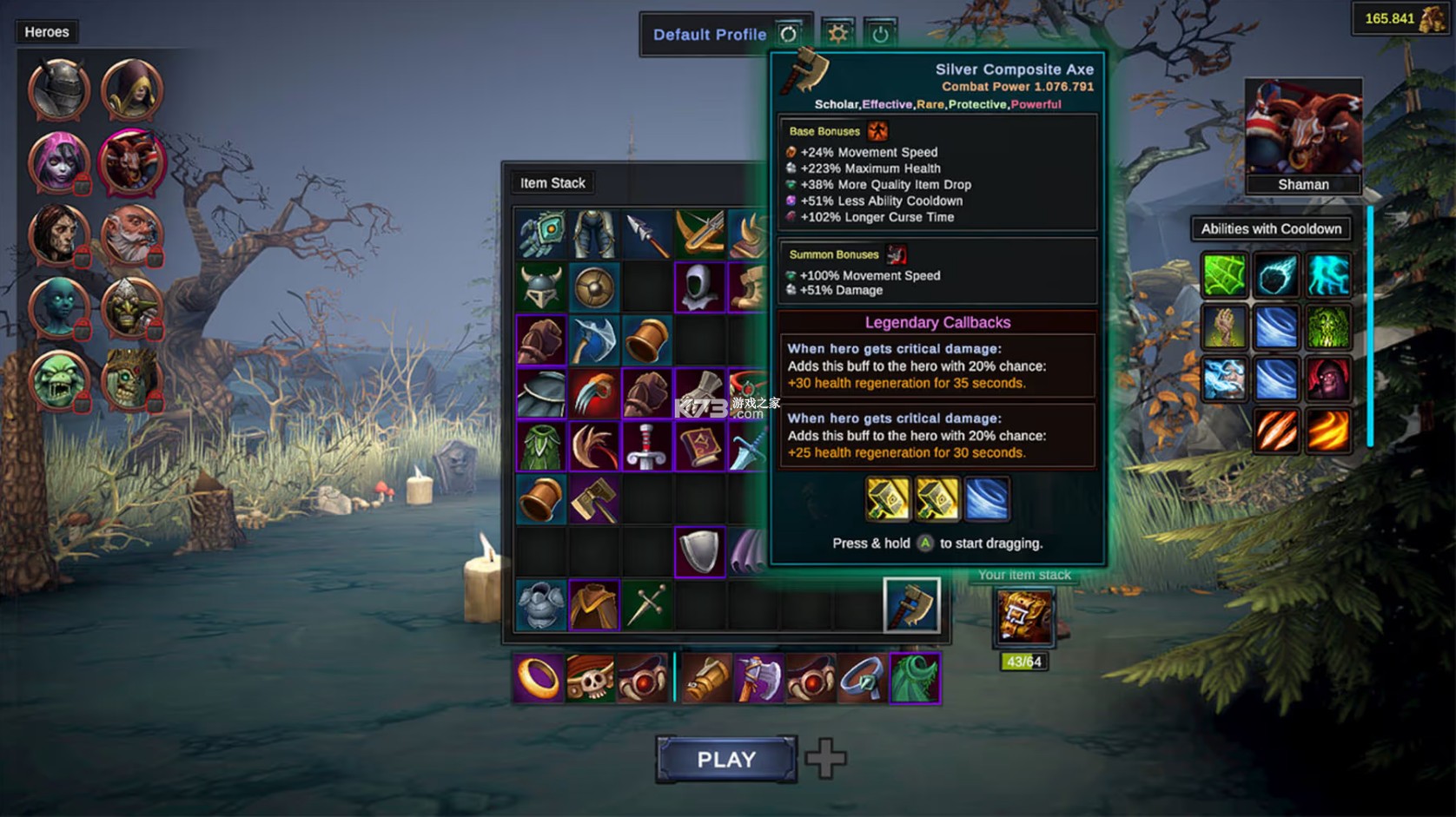Click the Shaman hero portrait
The width and height of the screenshot is (1456, 817).
click(1303, 130)
